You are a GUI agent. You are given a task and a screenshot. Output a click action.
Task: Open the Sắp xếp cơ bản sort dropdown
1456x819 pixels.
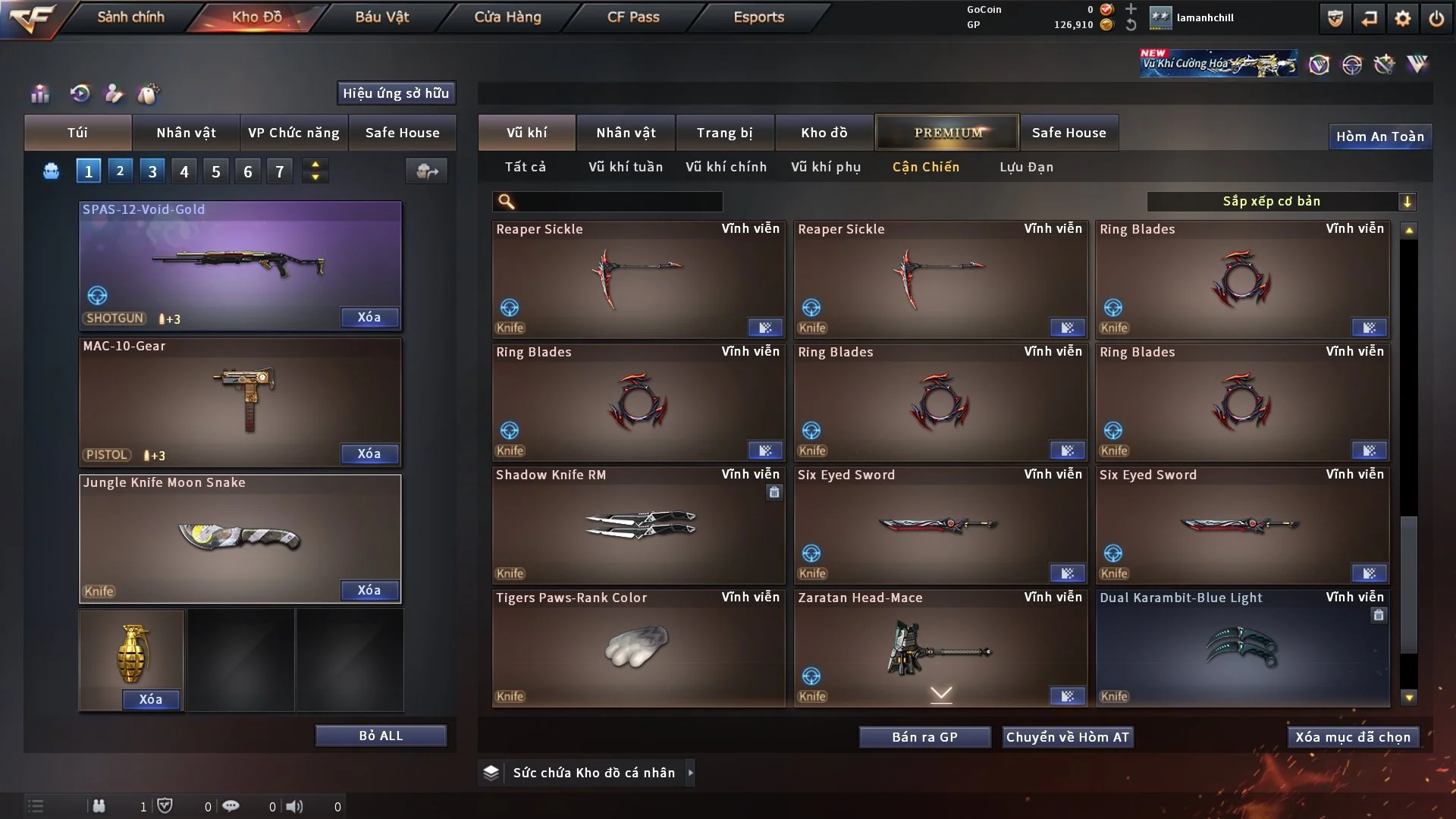tap(1281, 201)
